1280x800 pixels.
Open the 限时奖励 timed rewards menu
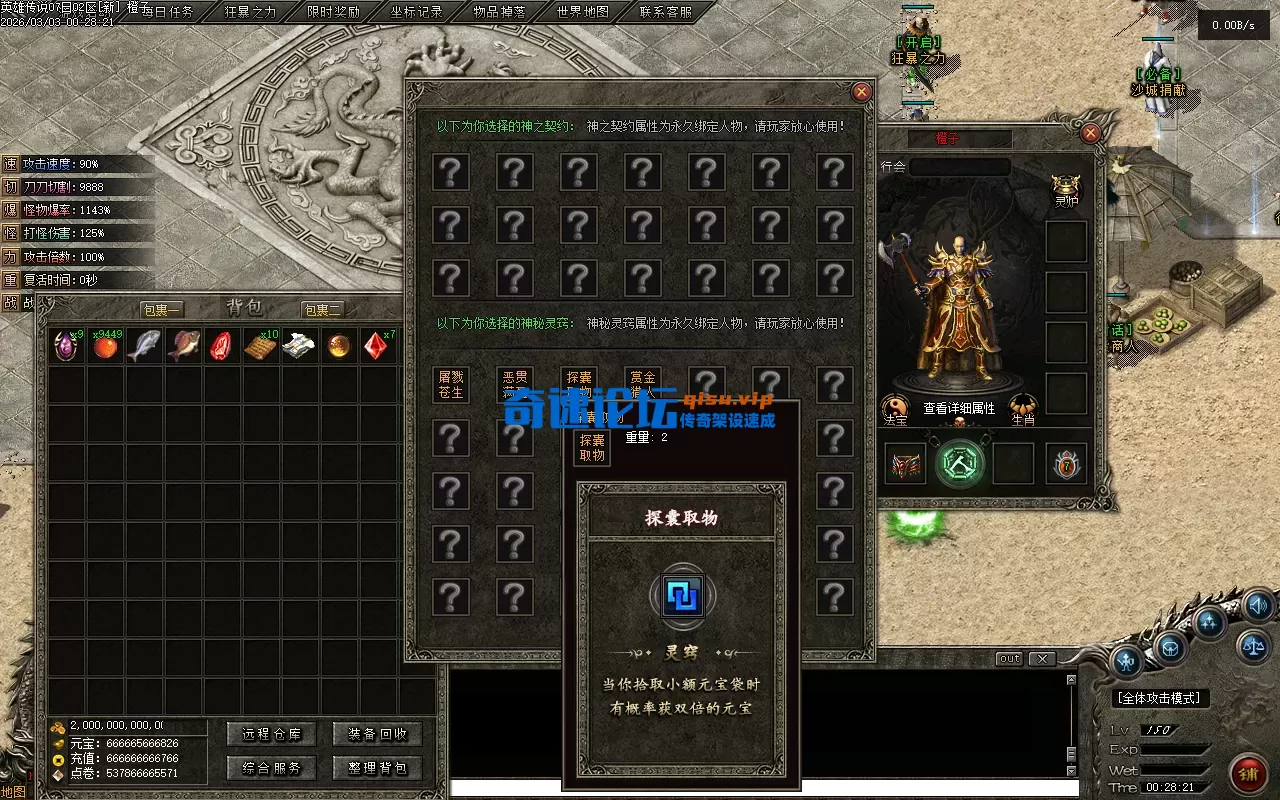333,12
